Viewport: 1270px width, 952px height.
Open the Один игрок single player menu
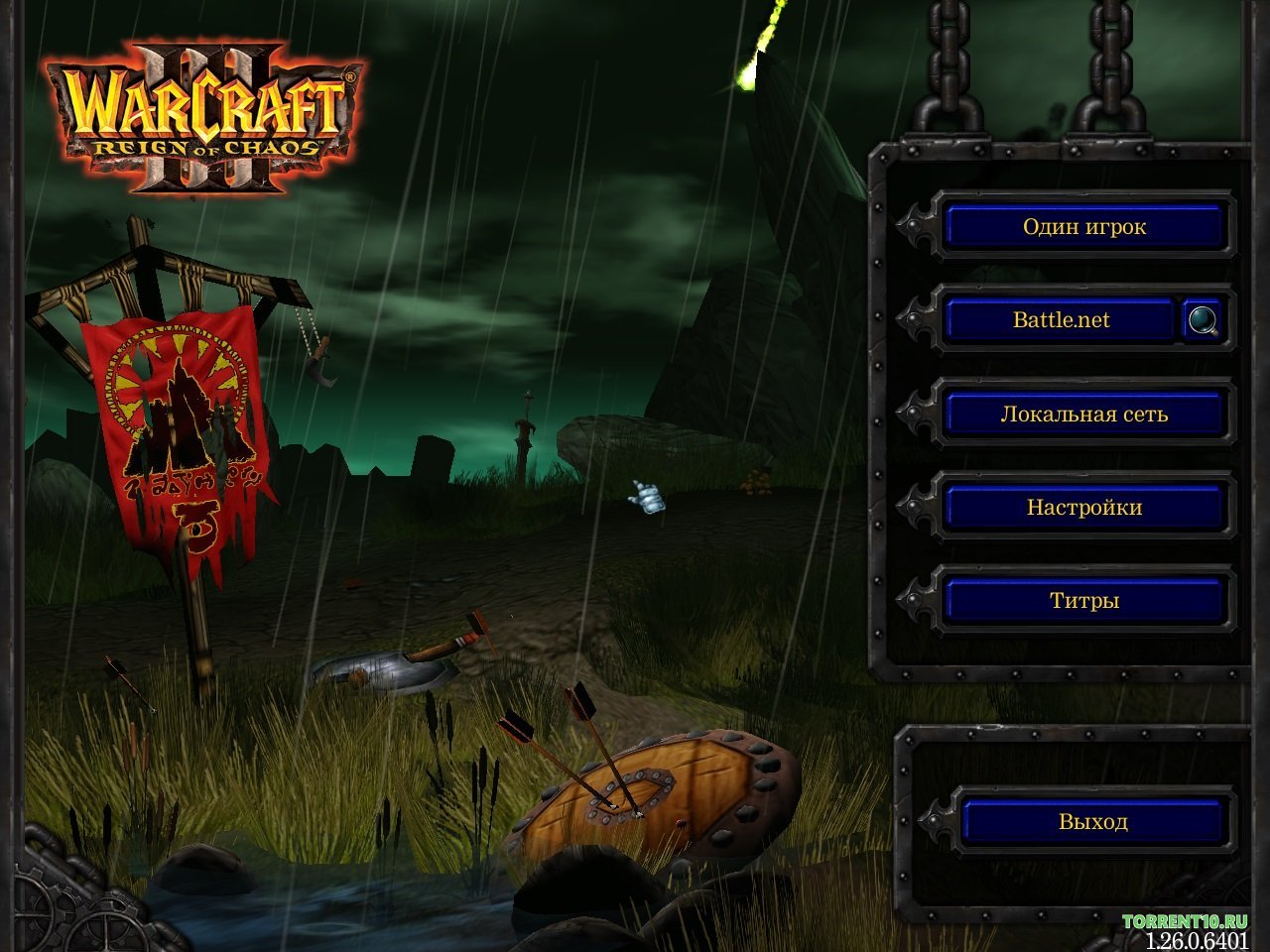[x=1083, y=227]
